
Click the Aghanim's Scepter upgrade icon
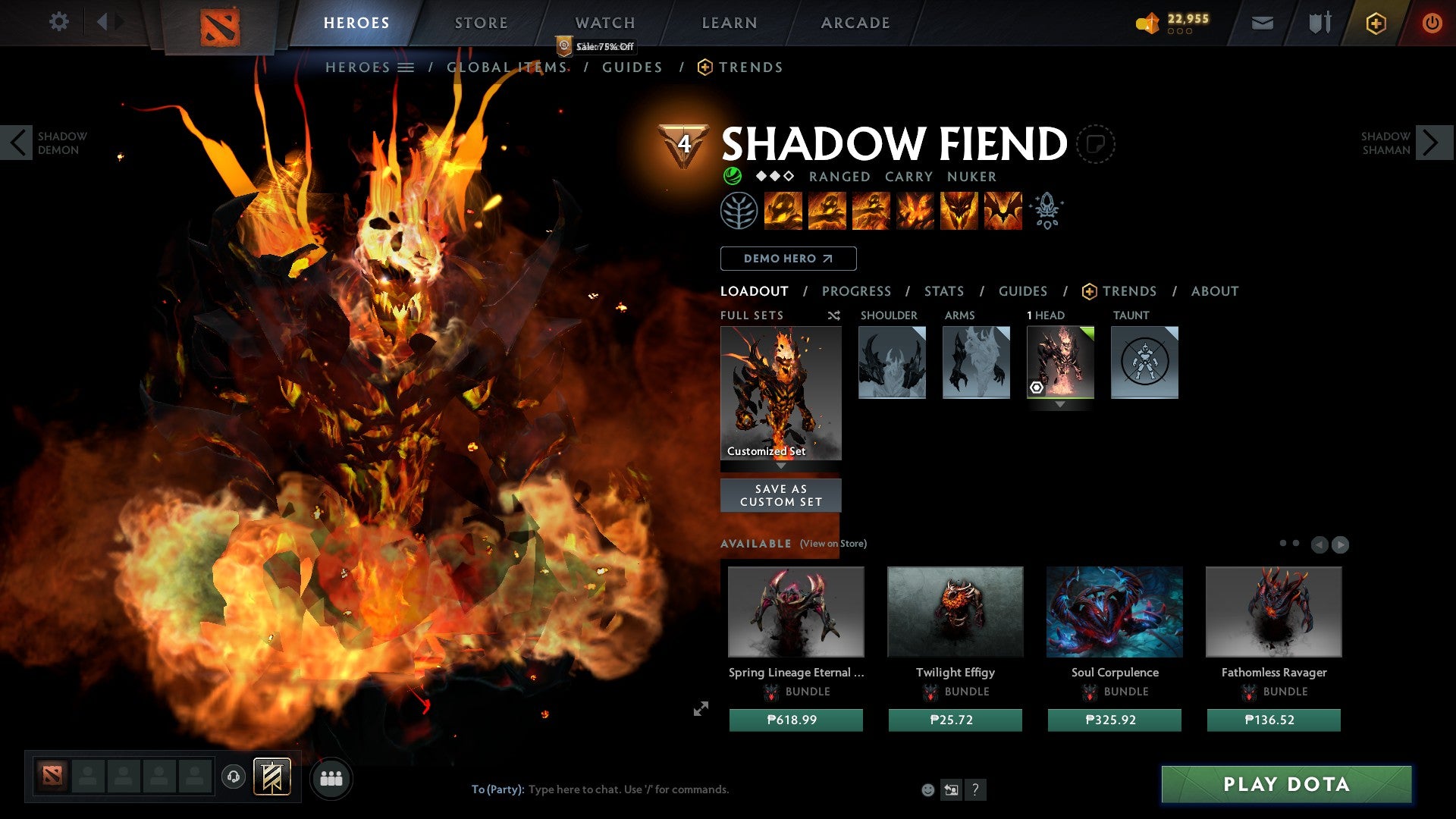click(1046, 211)
